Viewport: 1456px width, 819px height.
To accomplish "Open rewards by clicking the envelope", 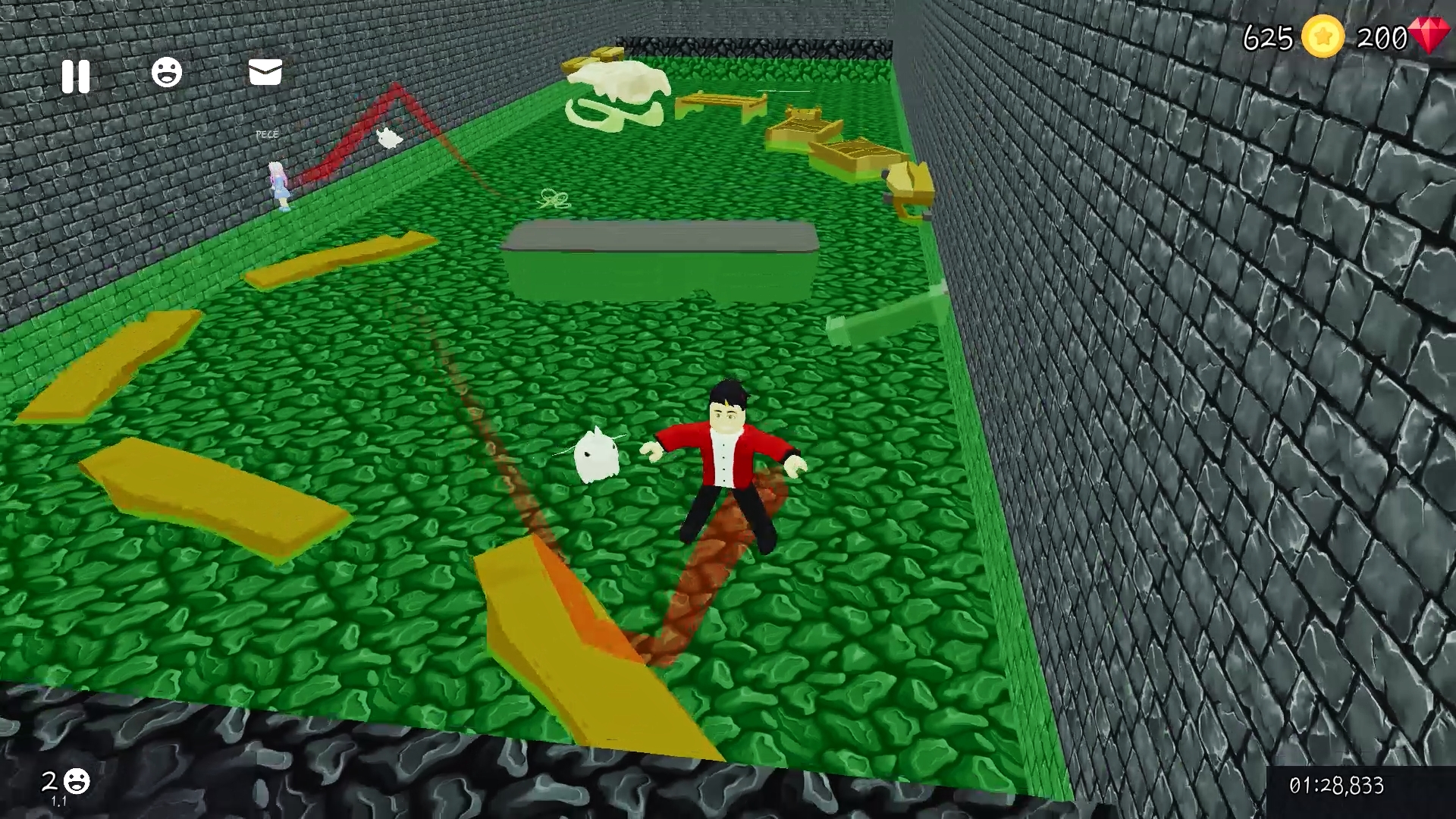I will (264, 73).
